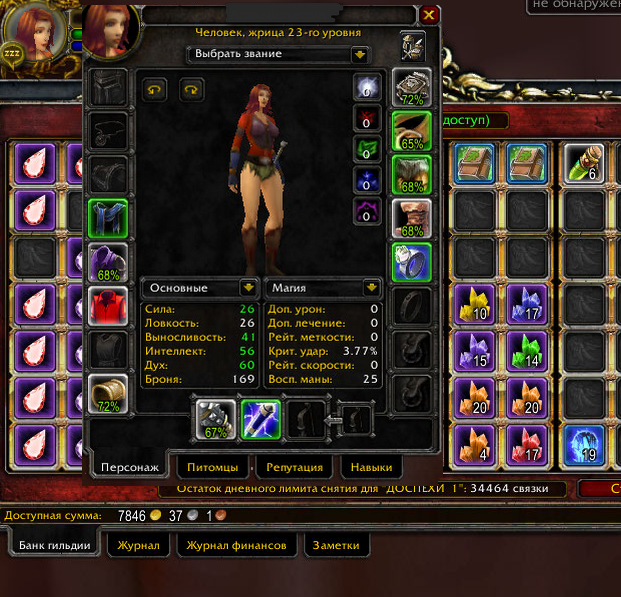Rotate the character model right
This screenshot has width=621, height=597.
coord(191,90)
